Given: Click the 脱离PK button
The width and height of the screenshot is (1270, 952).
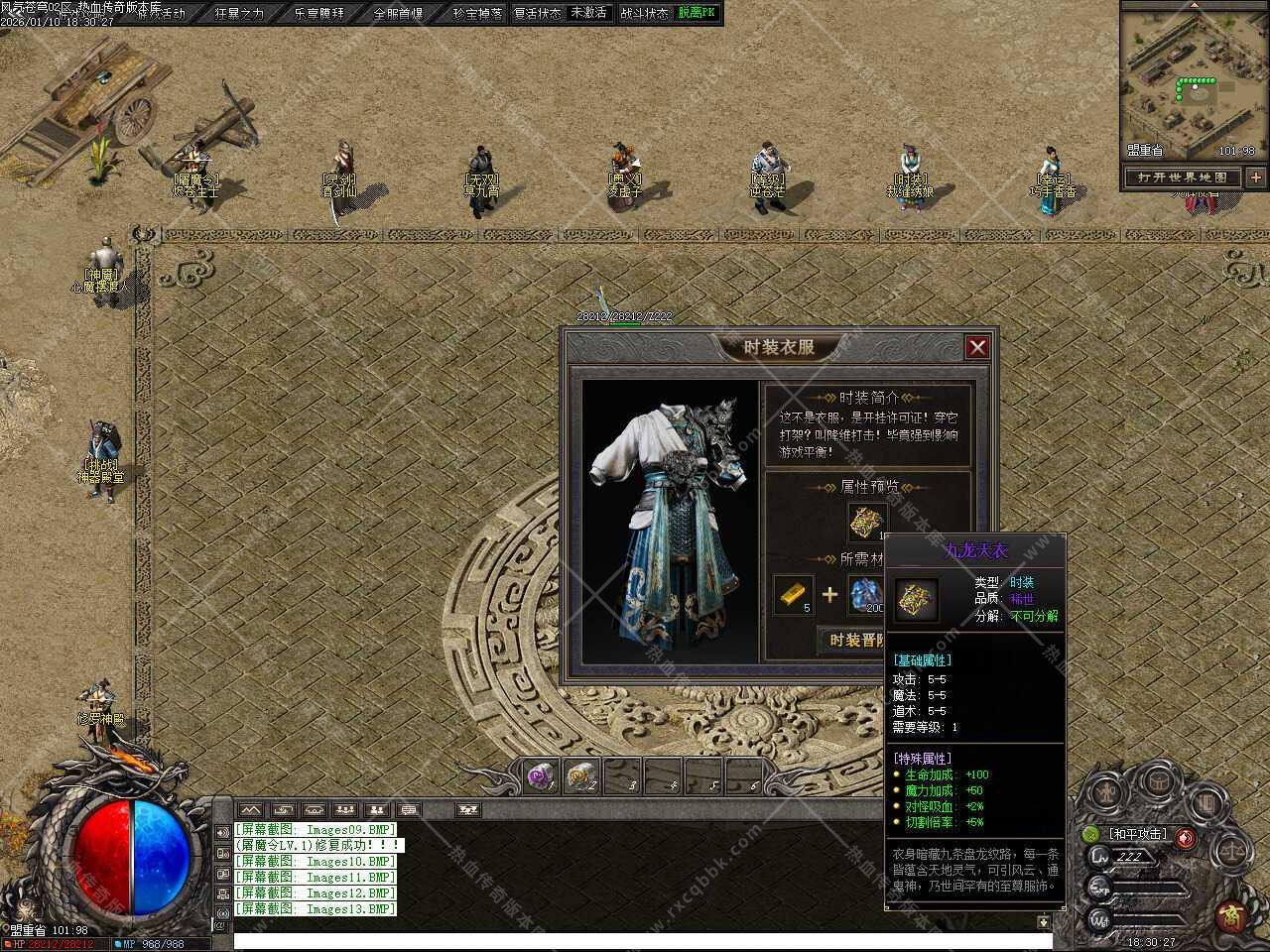Looking at the screenshot, I should pyautogui.click(x=697, y=13).
